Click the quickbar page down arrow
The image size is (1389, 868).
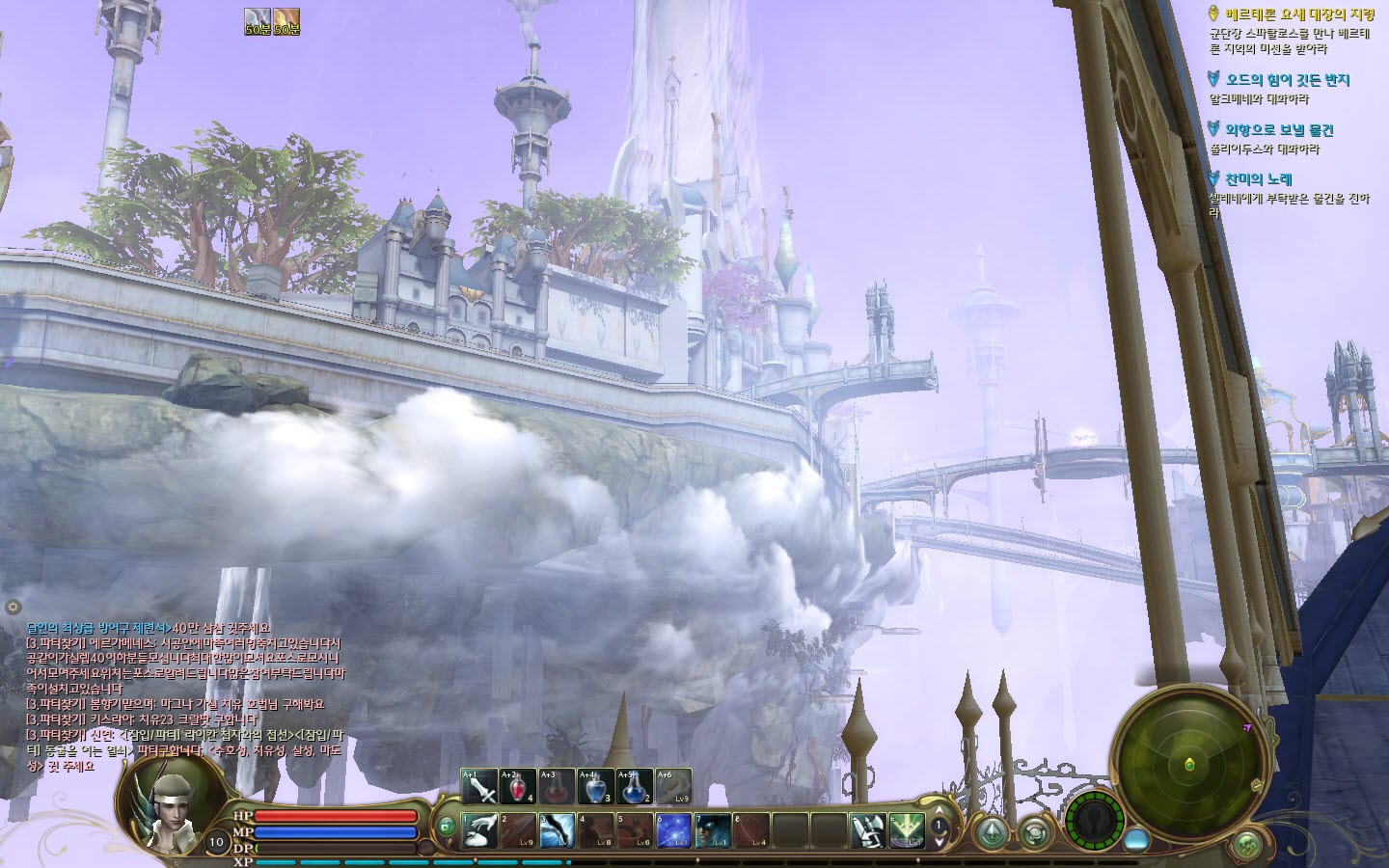pos(939,840)
